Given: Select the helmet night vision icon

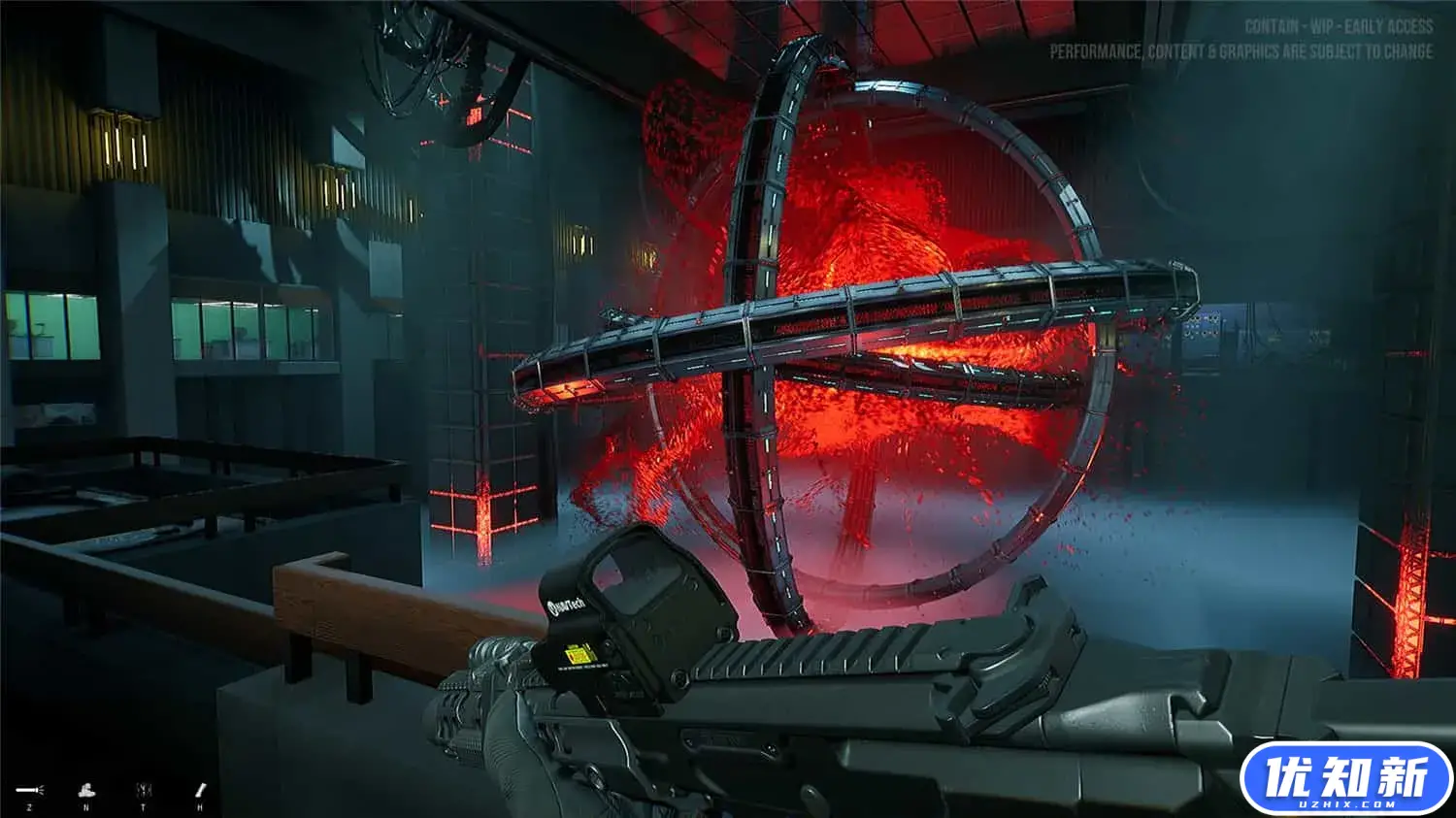Looking at the screenshot, I should tap(86, 791).
